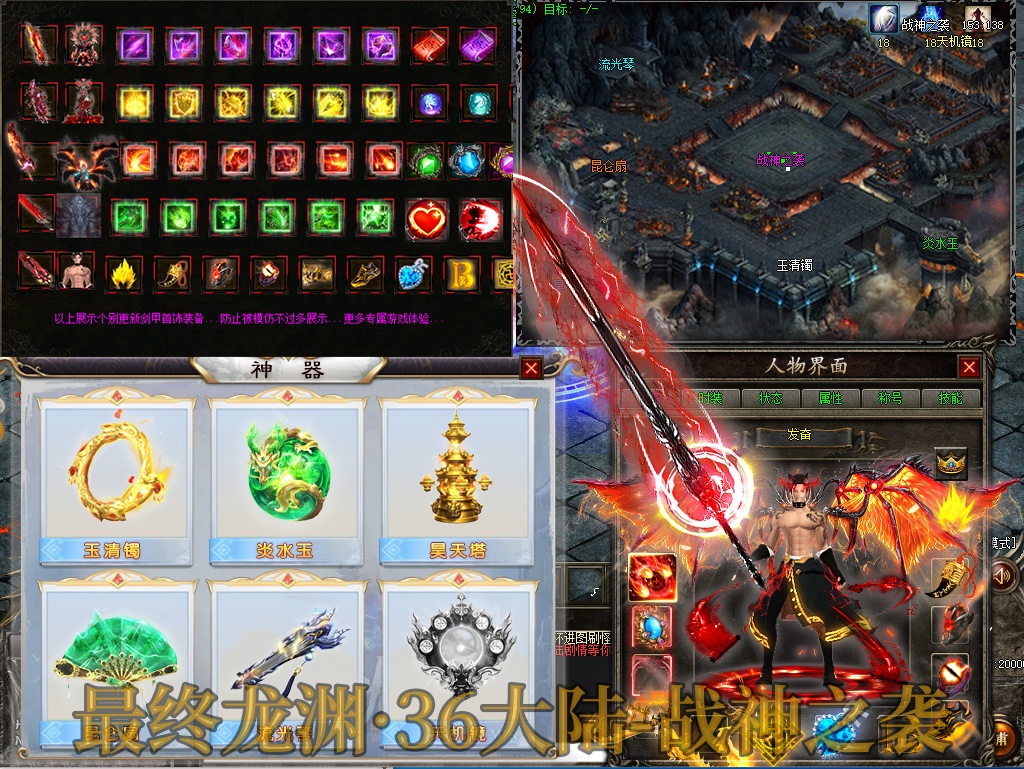The height and width of the screenshot is (769, 1024).
Task: Select the fiery red orb equipment slot
Action: tap(652, 577)
